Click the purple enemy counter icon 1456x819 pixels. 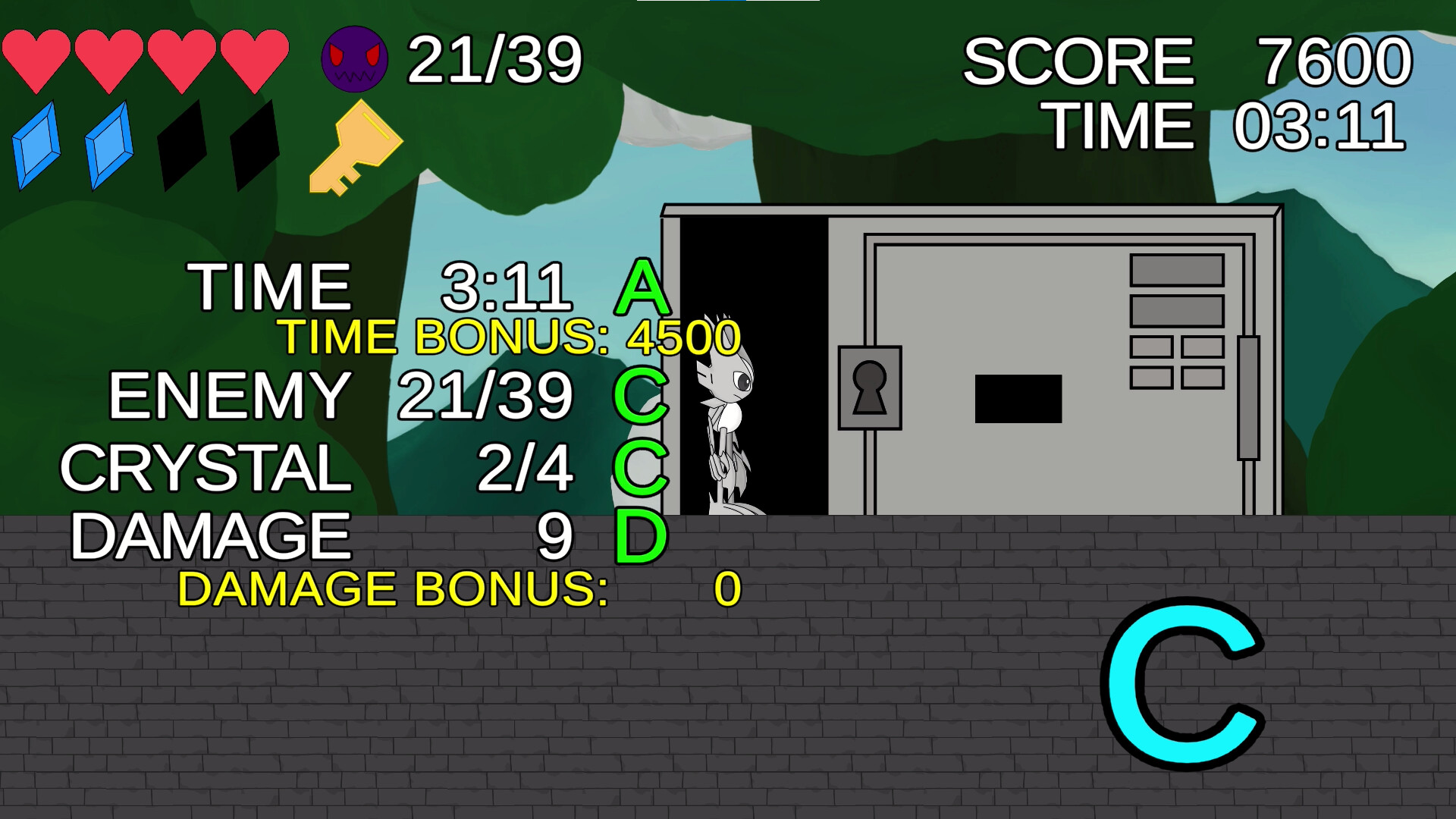click(x=354, y=59)
